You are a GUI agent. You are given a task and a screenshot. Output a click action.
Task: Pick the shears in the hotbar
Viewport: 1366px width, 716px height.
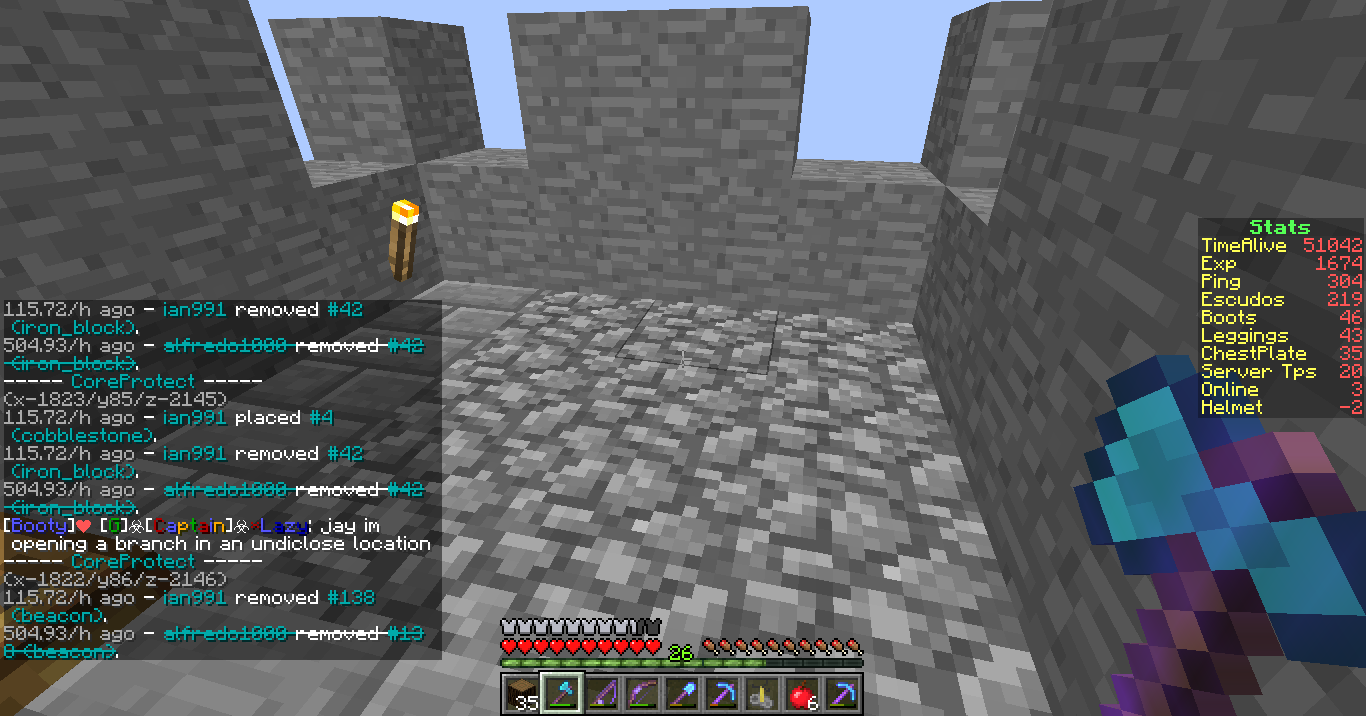coord(760,694)
